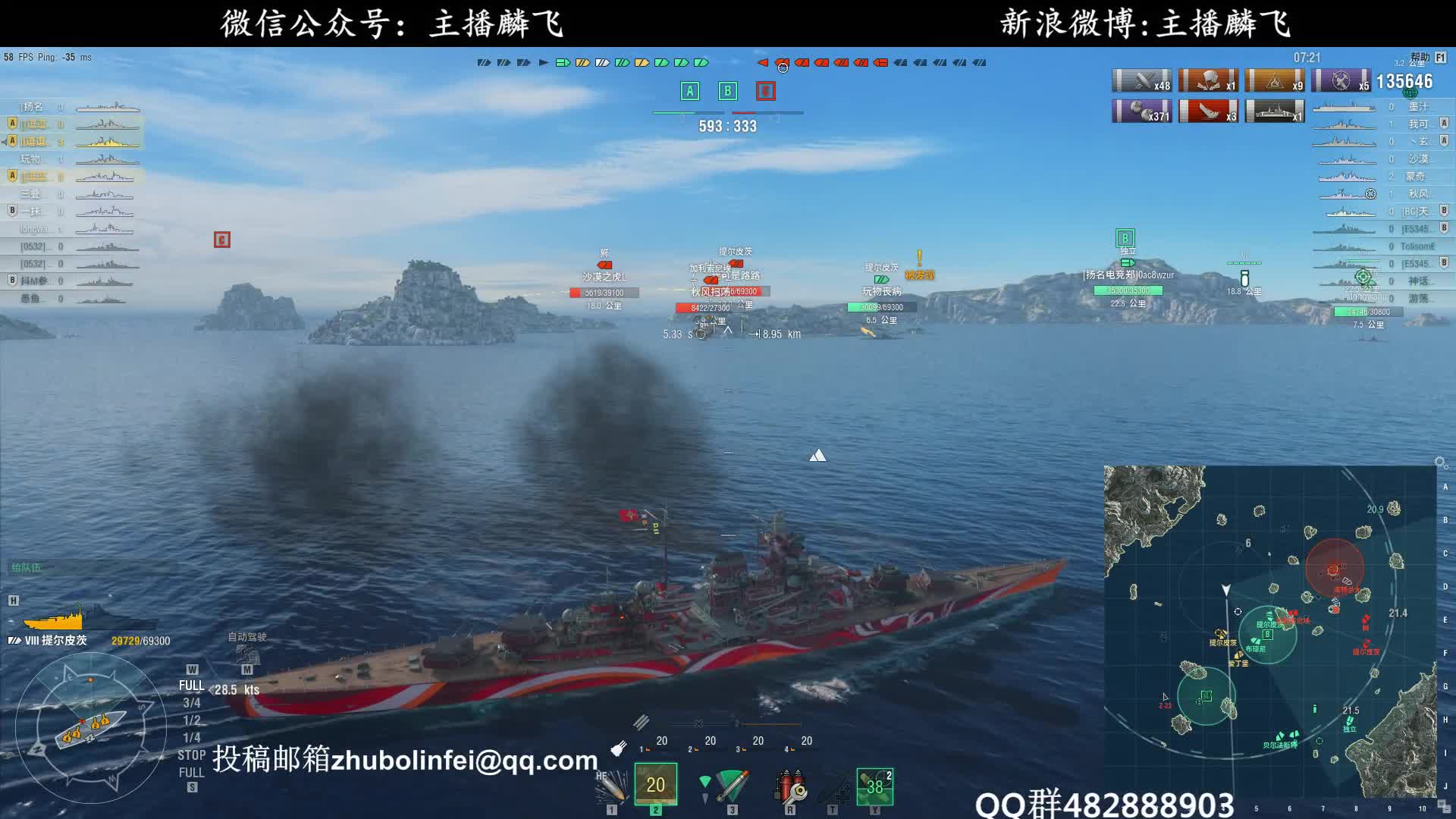Click the capture point A indicator

click(x=689, y=90)
